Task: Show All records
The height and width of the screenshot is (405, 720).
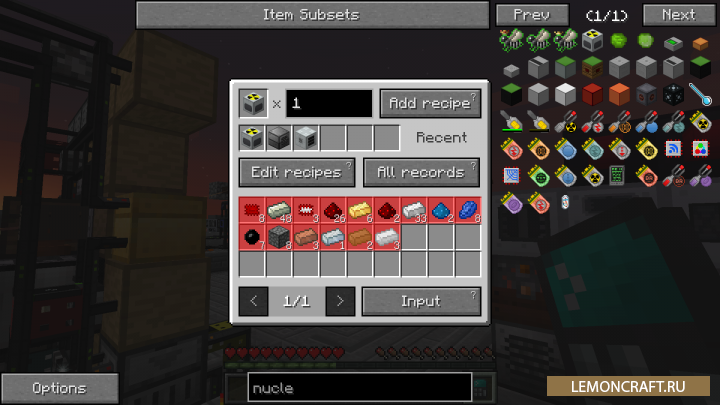Action: pyautogui.click(x=421, y=172)
